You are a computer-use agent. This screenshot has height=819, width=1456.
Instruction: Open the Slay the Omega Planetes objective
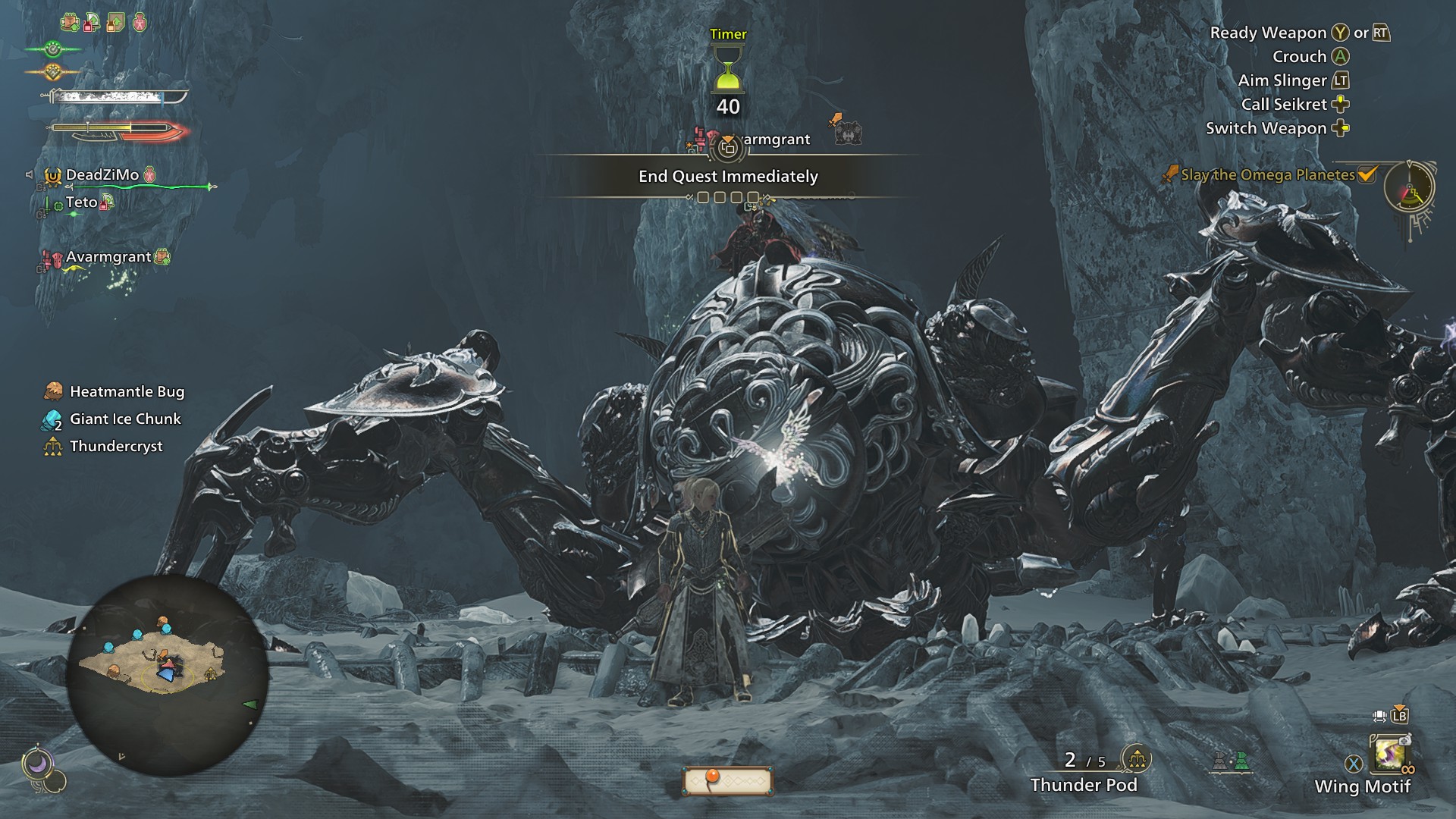(1268, 175)
